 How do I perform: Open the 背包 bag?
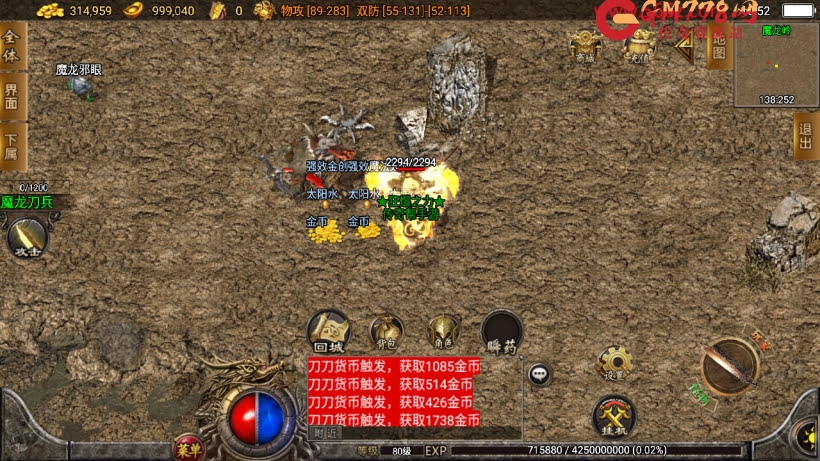point(386,331)
